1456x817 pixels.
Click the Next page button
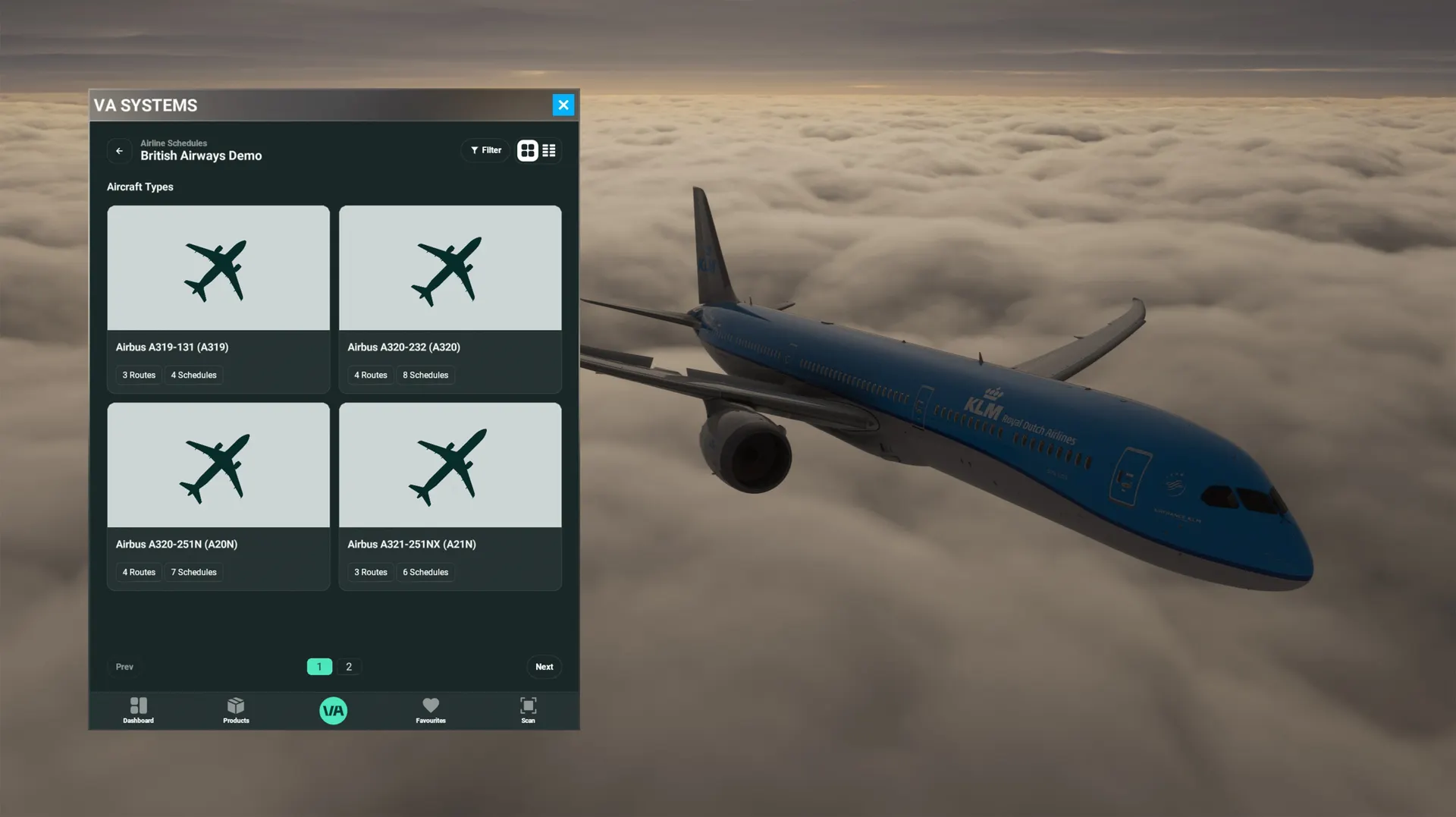tap(544, 667)
